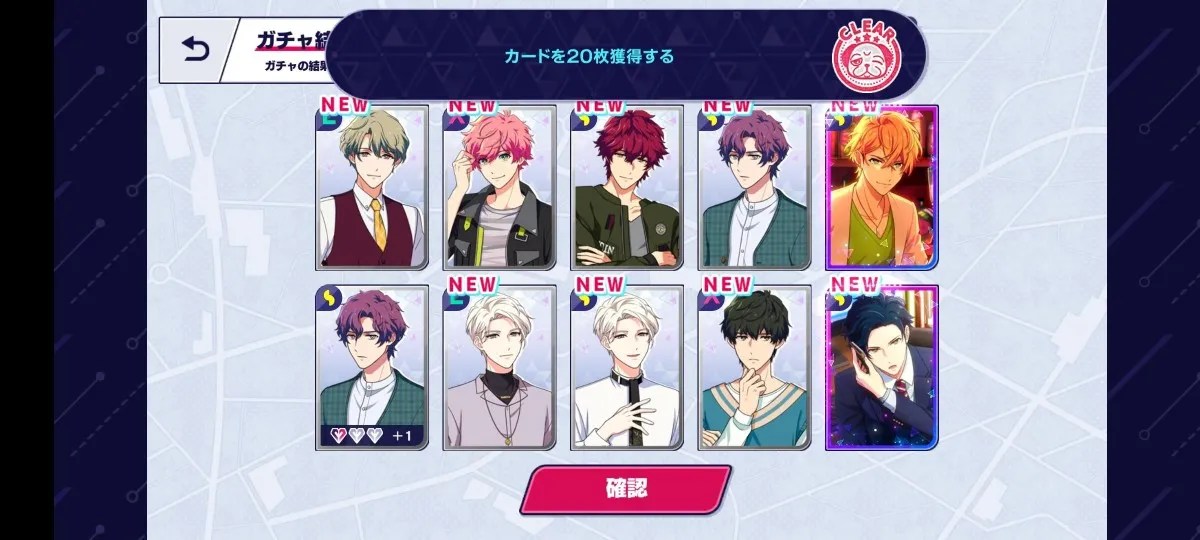Choose the white-haired card with black necktie
The height and width of the screenshot is (540, 1200).
point(627,368)
